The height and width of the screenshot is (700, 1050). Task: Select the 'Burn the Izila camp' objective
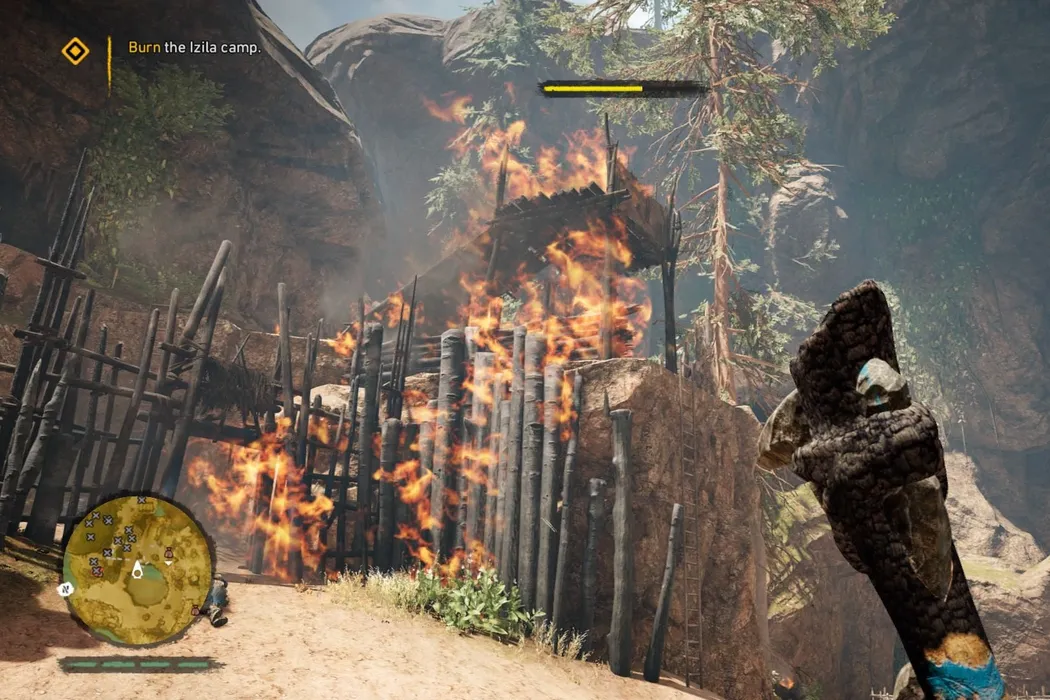click(194, 47)
